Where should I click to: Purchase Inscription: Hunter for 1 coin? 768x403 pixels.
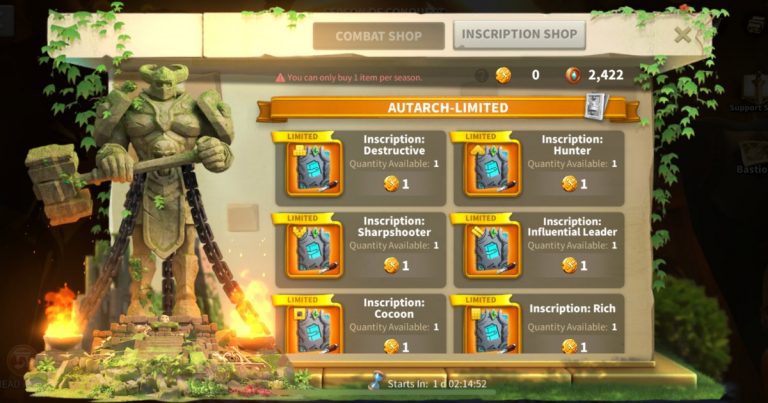point(575,184)
